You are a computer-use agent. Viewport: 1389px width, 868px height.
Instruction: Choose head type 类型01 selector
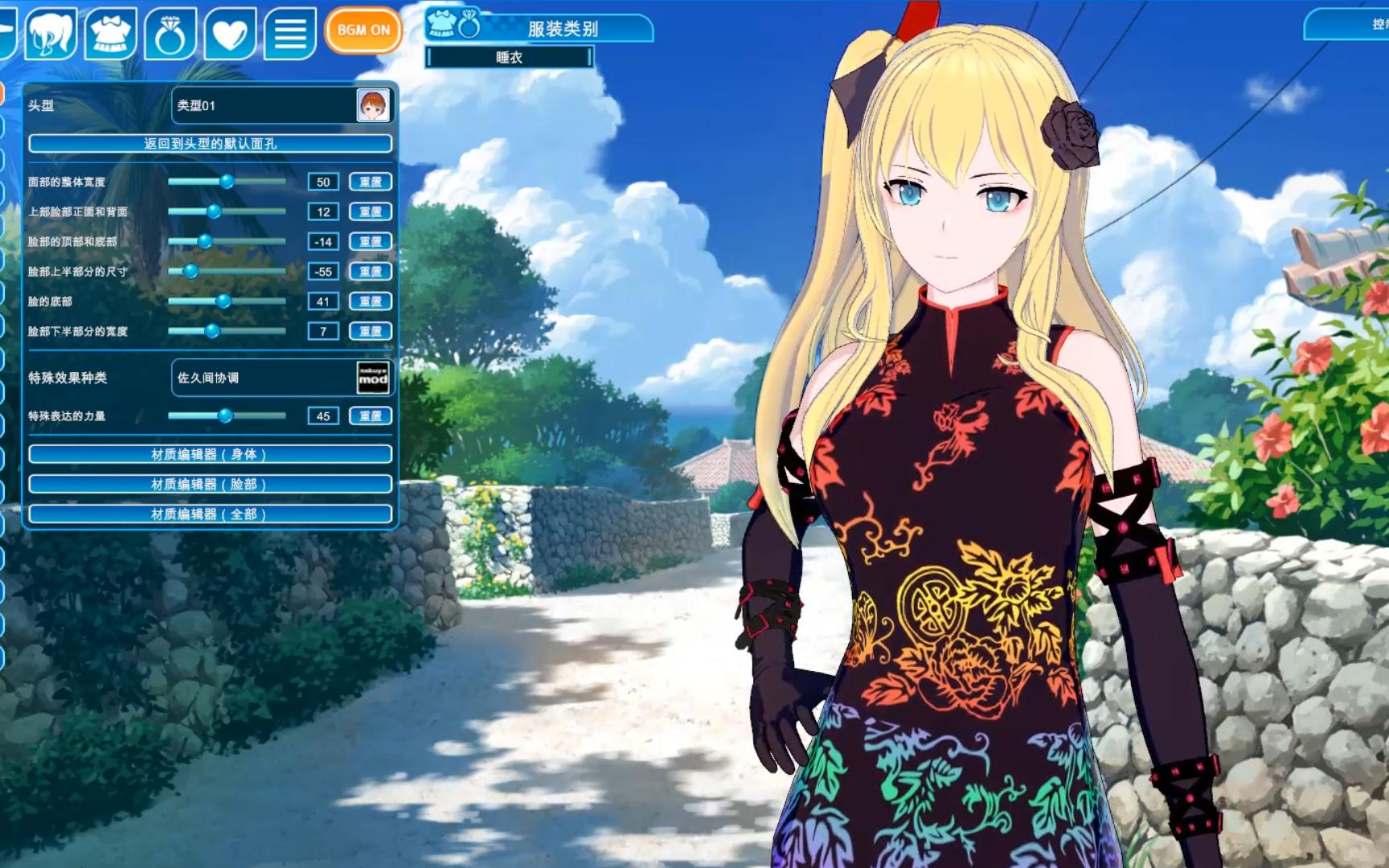coord(282,105)
